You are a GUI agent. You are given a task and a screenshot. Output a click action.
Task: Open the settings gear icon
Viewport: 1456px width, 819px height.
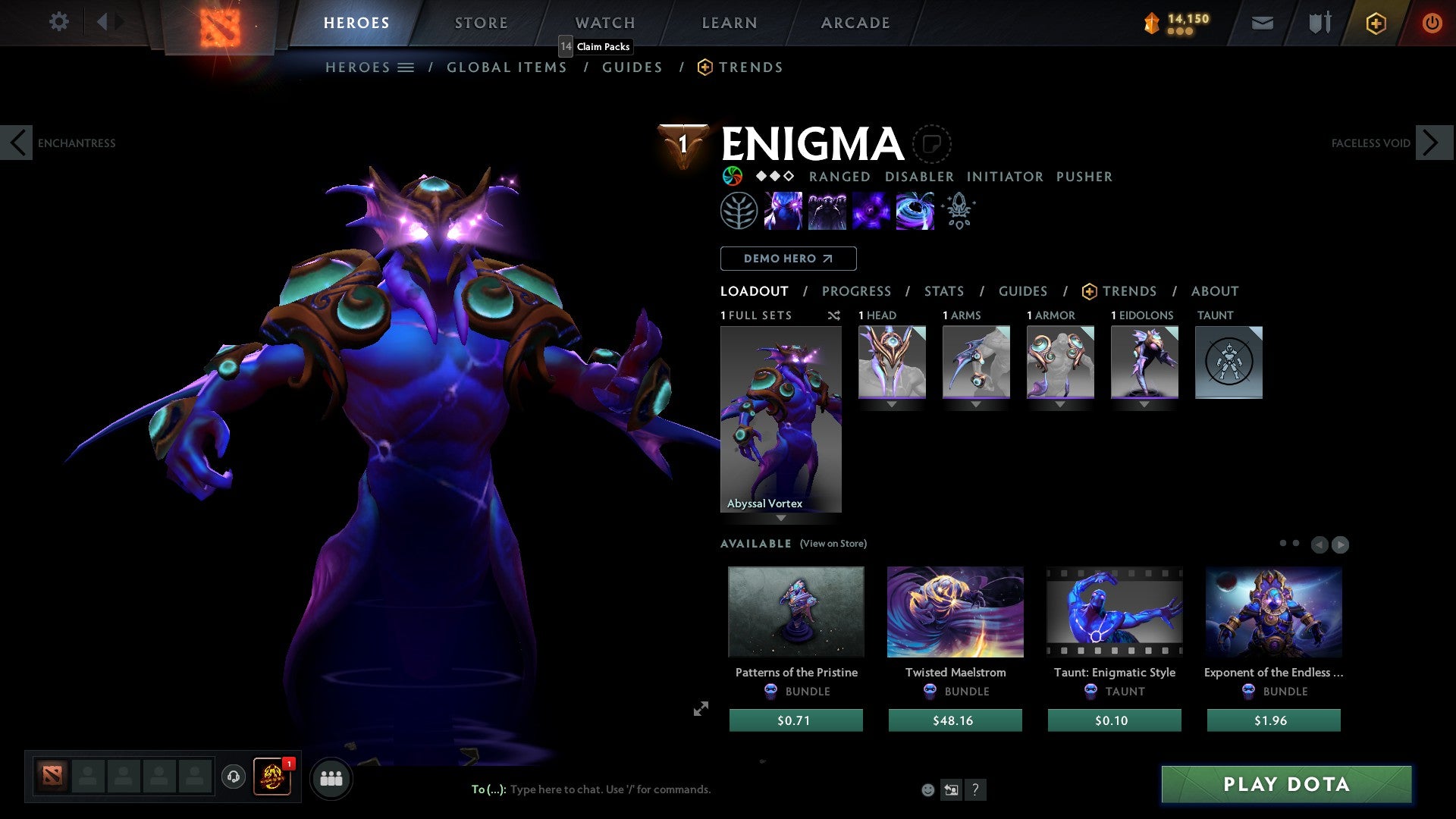click(x=59, y=22)
